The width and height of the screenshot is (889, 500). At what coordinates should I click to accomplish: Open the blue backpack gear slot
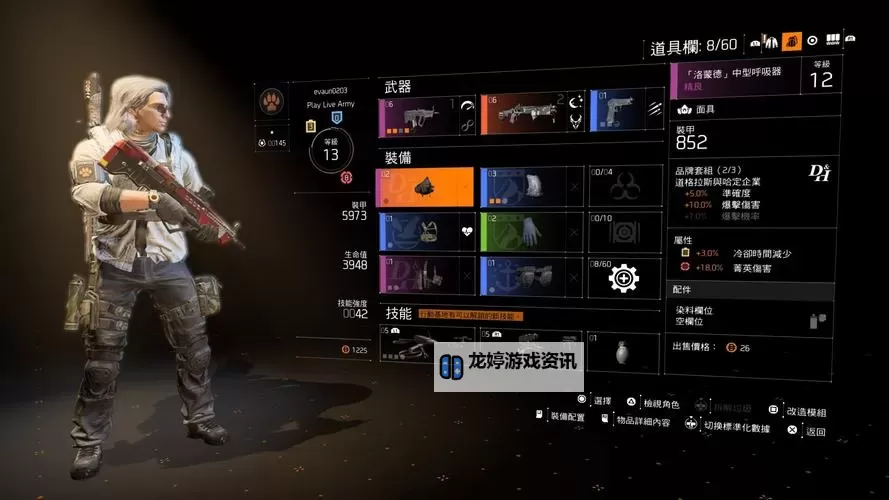point(530,187)
